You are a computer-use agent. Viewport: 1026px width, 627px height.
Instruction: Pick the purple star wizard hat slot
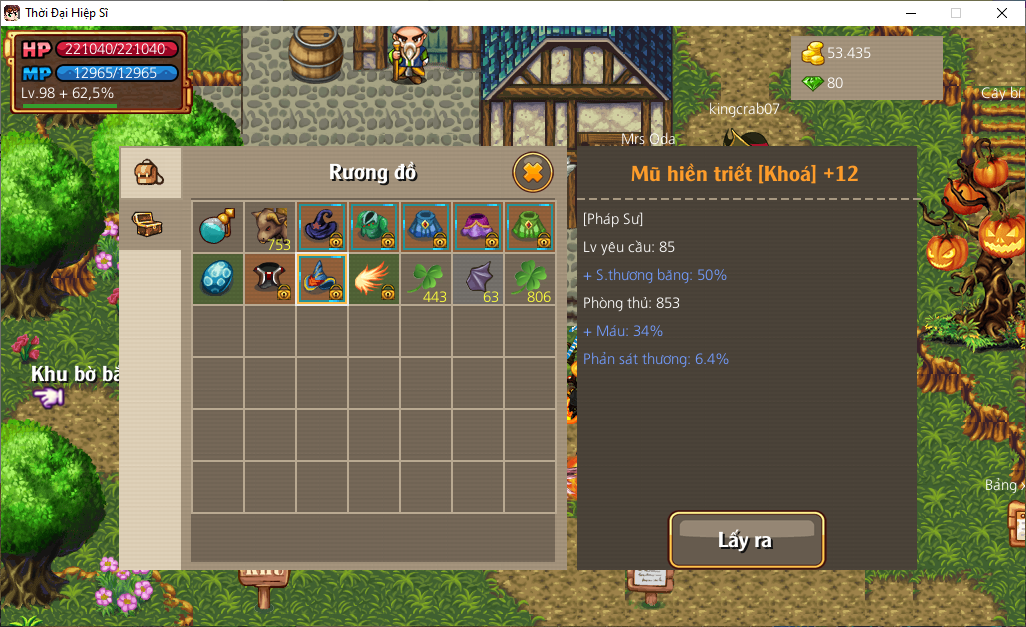tap(322, 227)
